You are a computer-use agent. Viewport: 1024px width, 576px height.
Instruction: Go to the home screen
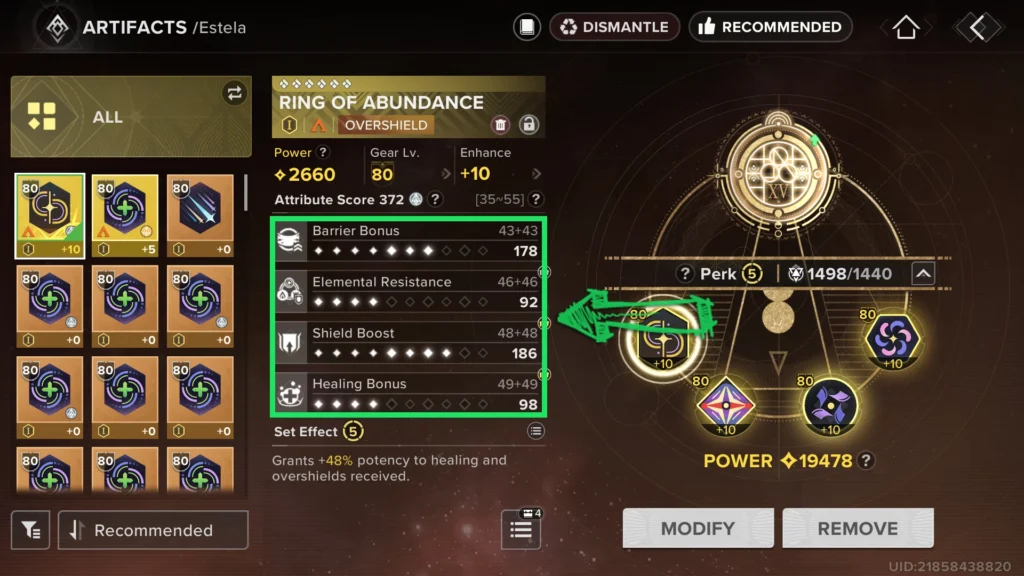905,27
